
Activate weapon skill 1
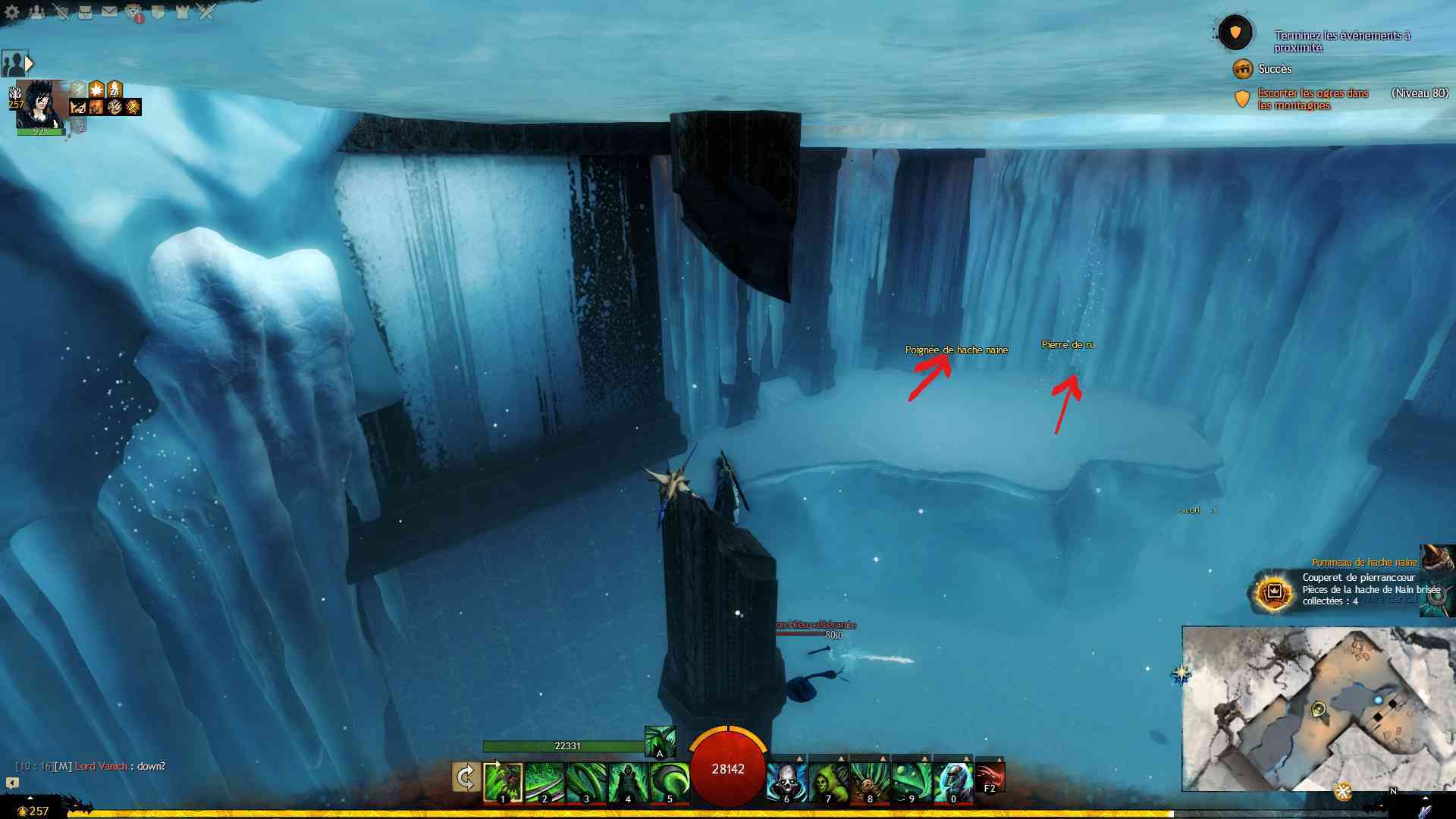(x=503, y=783)
